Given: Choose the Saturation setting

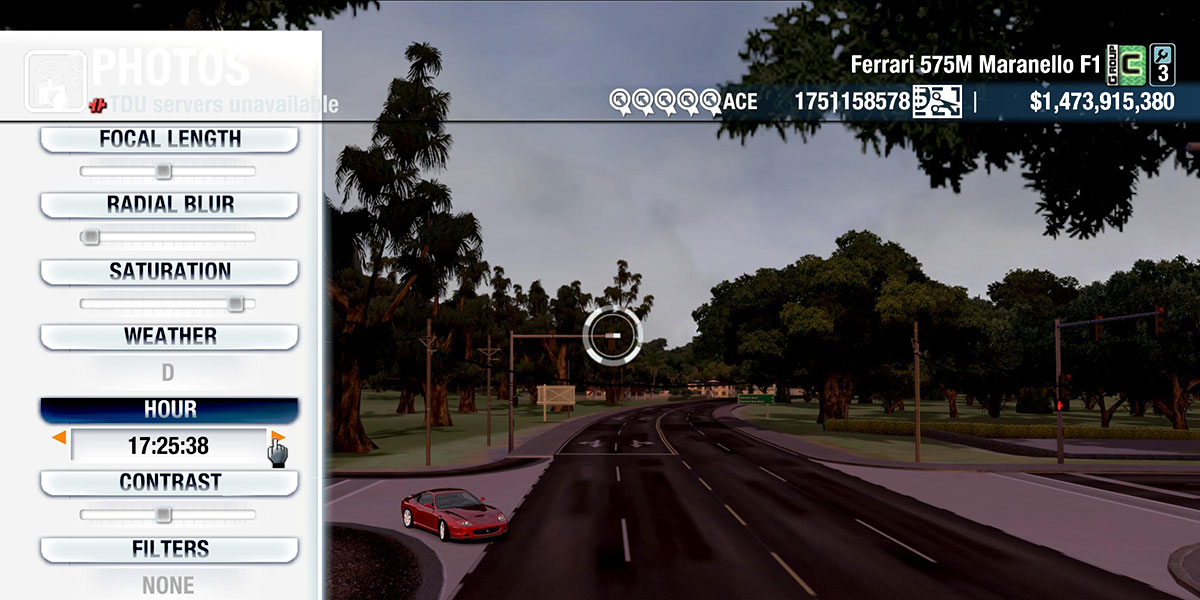Looking at the screenshot, I should pos(169,271).
